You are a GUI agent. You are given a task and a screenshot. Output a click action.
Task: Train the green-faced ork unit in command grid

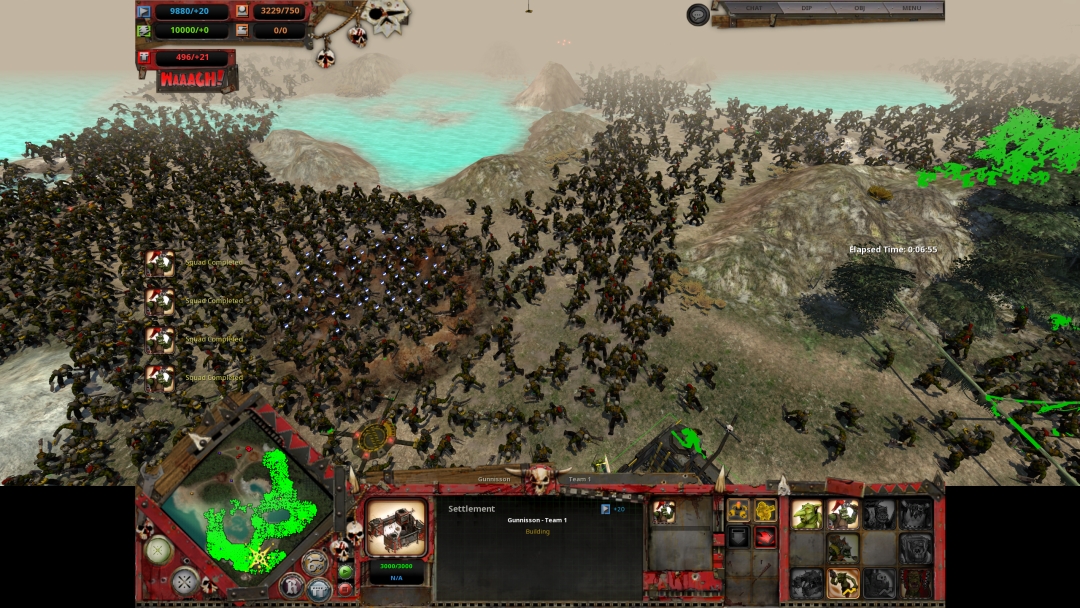click(807, 515)
